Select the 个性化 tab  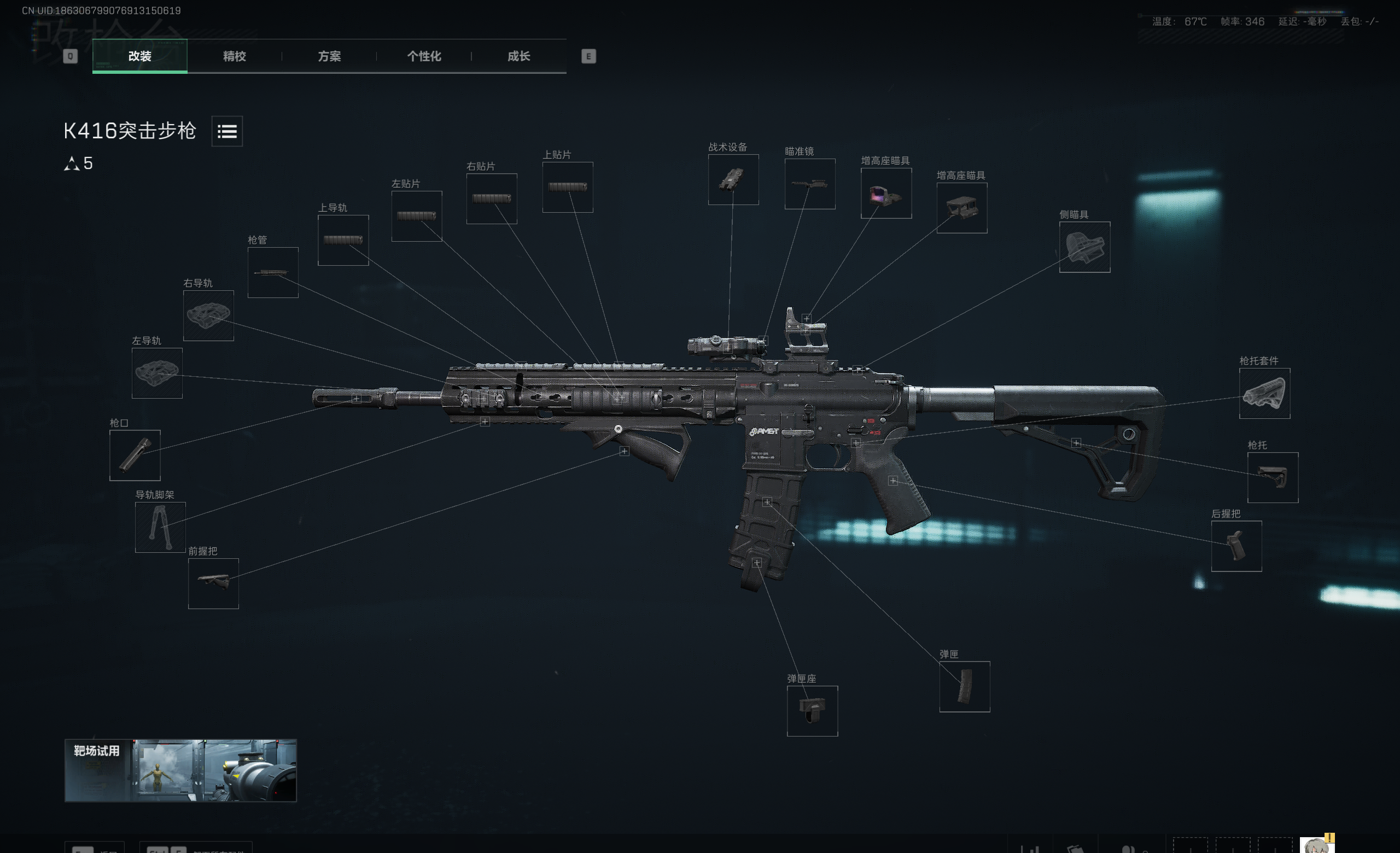(424, 56)
